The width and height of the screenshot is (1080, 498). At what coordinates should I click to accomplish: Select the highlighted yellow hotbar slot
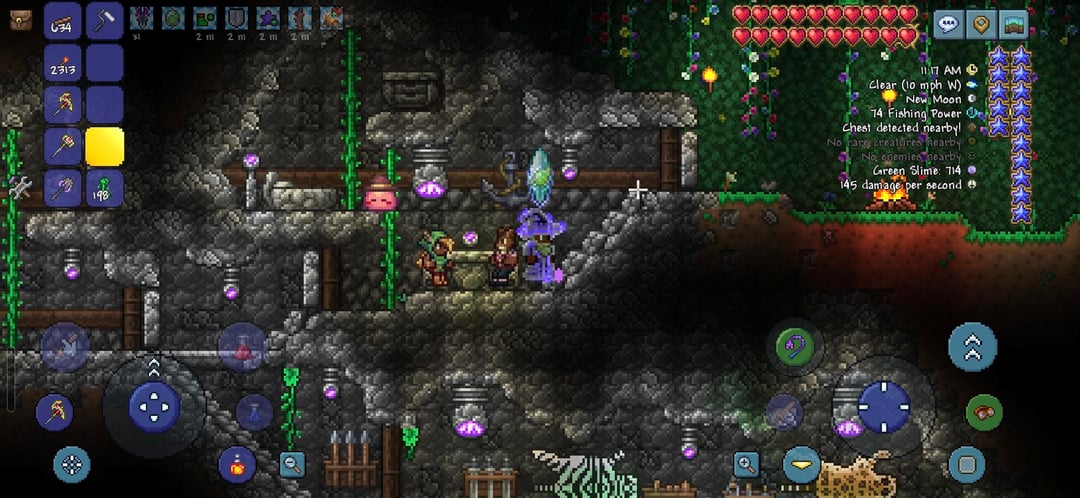pyautogui.click(x=104, y=147)
